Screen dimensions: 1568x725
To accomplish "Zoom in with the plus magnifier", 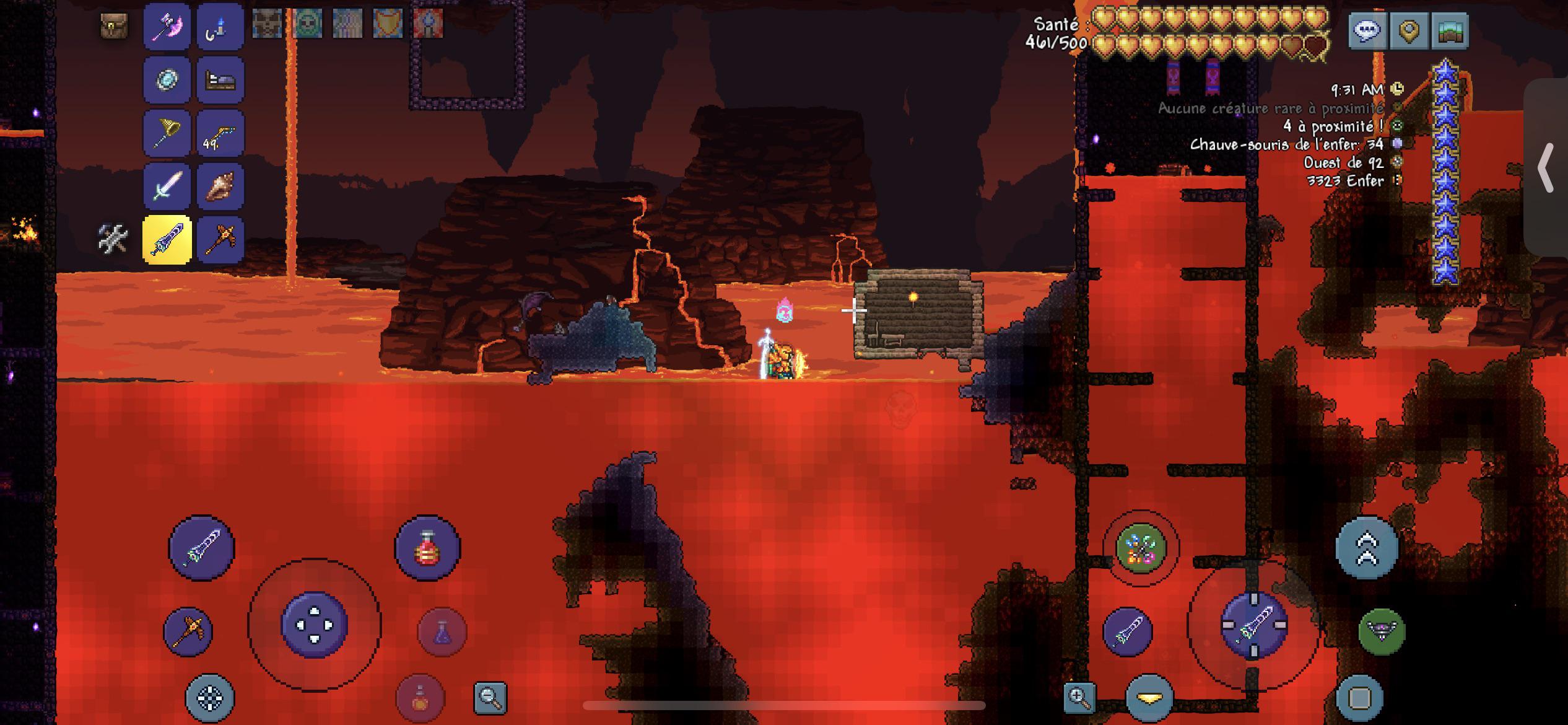I will [1079, 698].
